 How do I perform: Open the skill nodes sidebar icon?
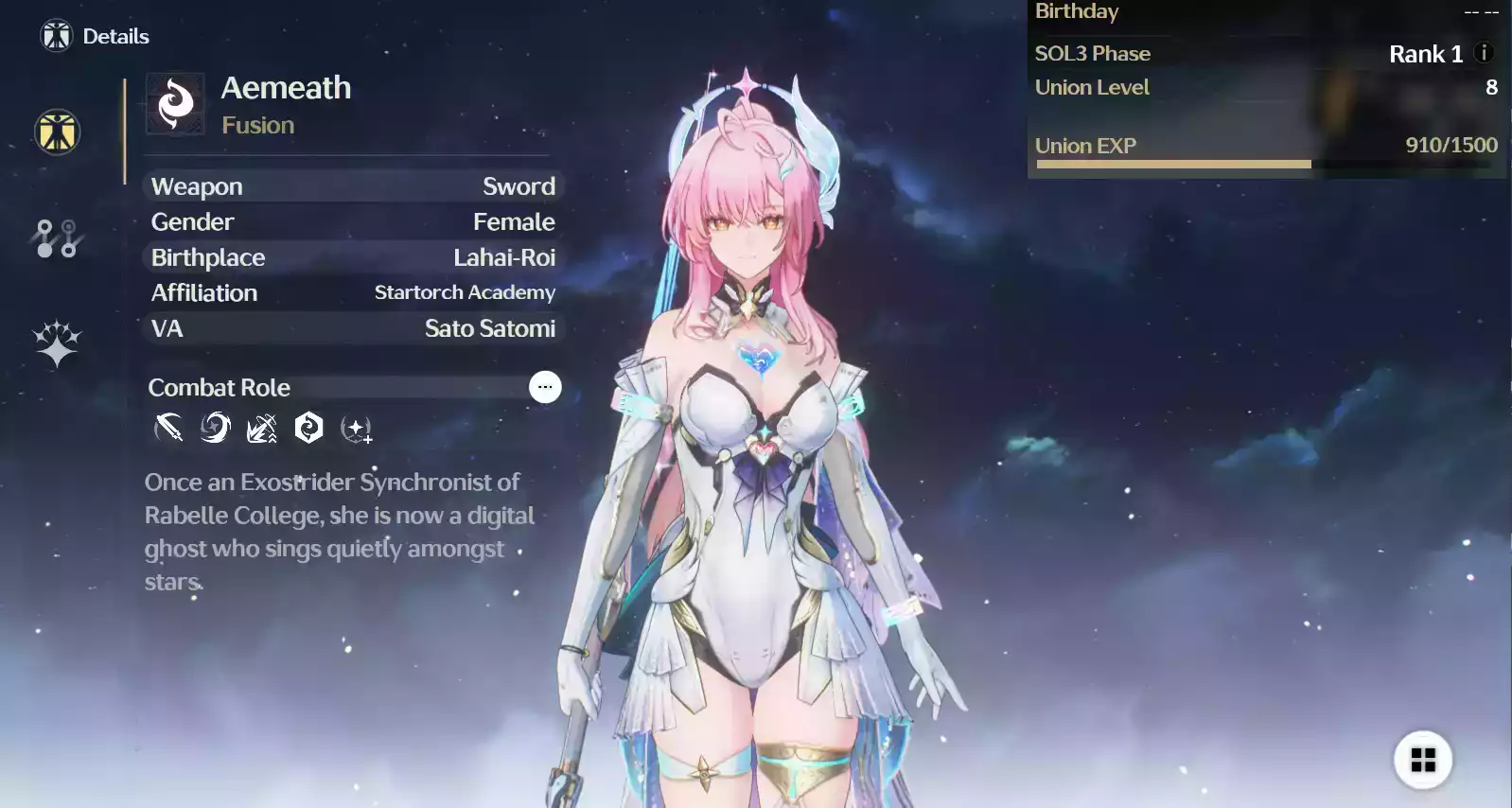tap(56, 238)
